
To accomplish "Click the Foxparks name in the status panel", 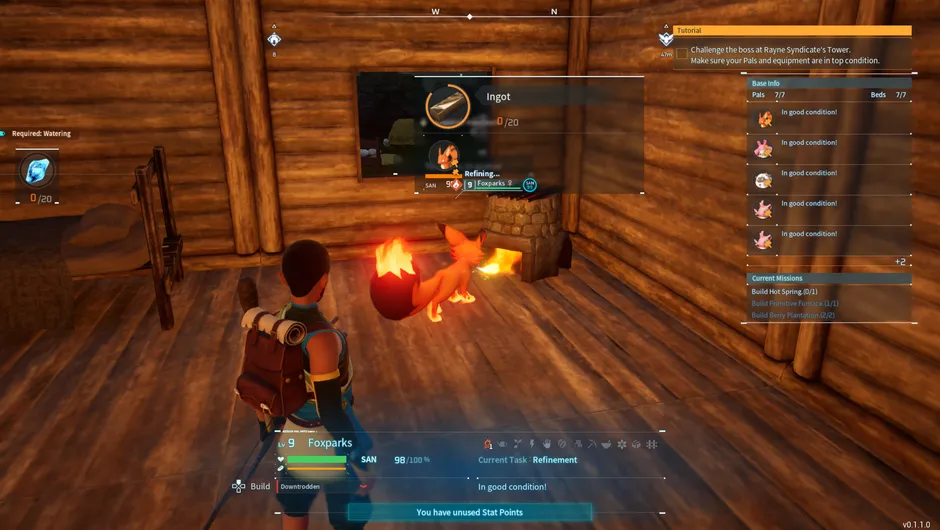I will [329, 443].
